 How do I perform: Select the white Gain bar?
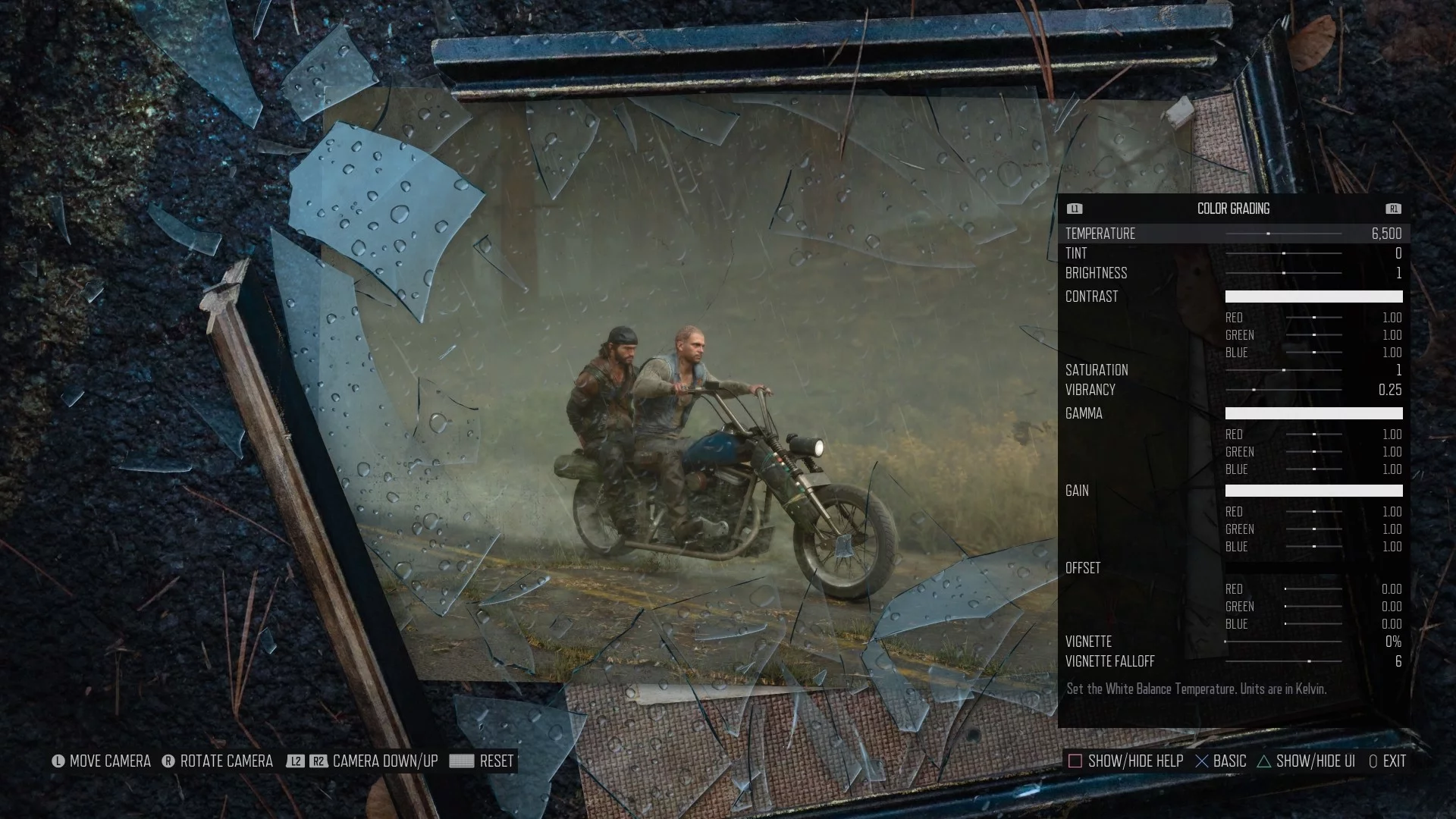point(1313,491)
